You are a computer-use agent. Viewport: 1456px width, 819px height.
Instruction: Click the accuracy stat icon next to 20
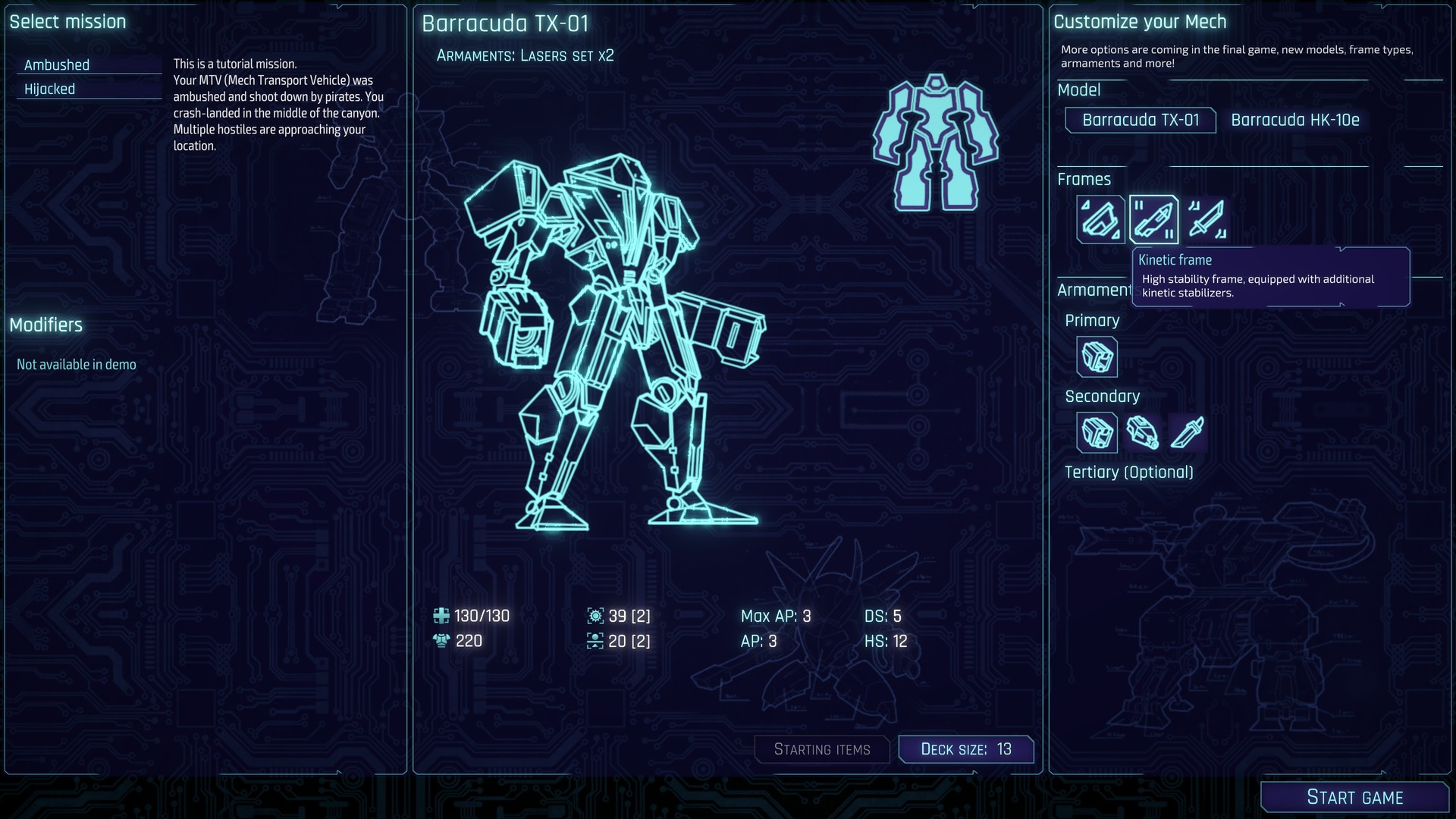click(596, 641)
